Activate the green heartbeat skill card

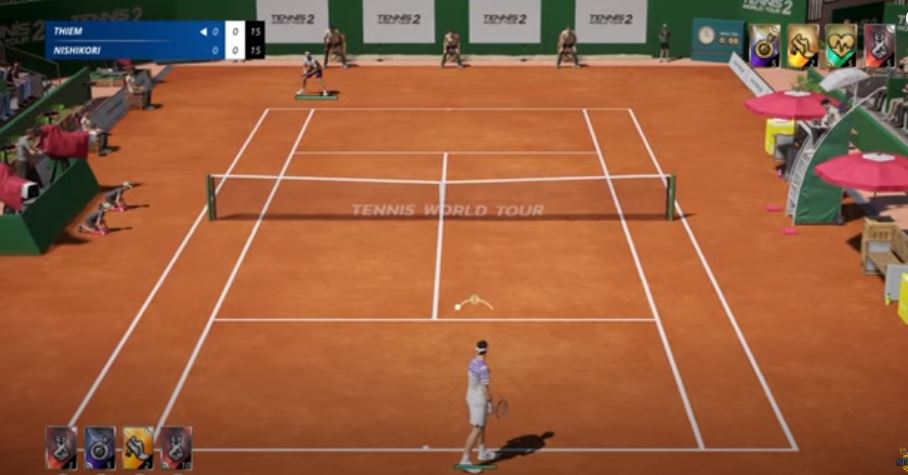pyautogui.click(x=841, y=46)
